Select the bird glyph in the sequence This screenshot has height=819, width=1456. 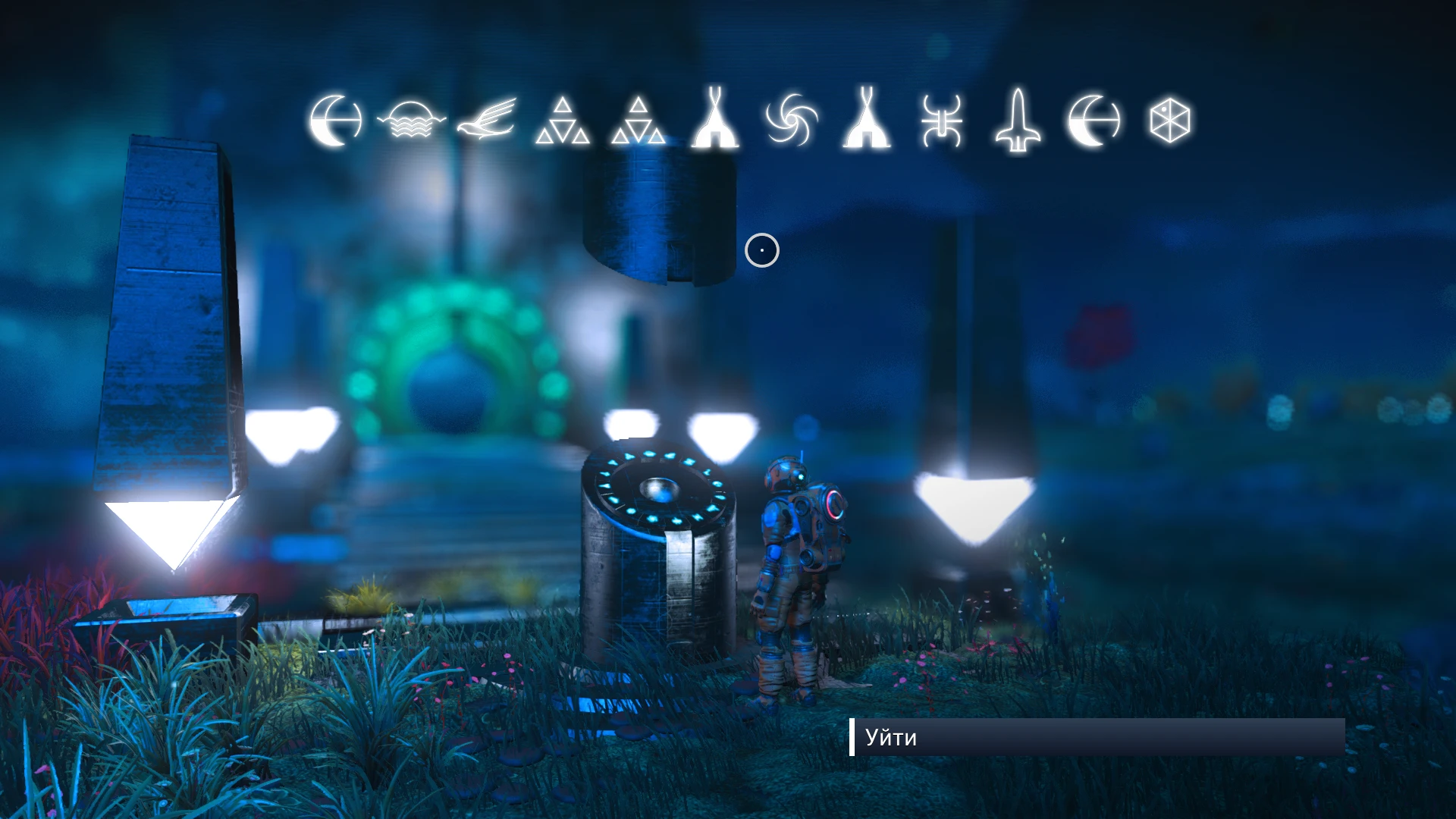[x=489, y=121]
